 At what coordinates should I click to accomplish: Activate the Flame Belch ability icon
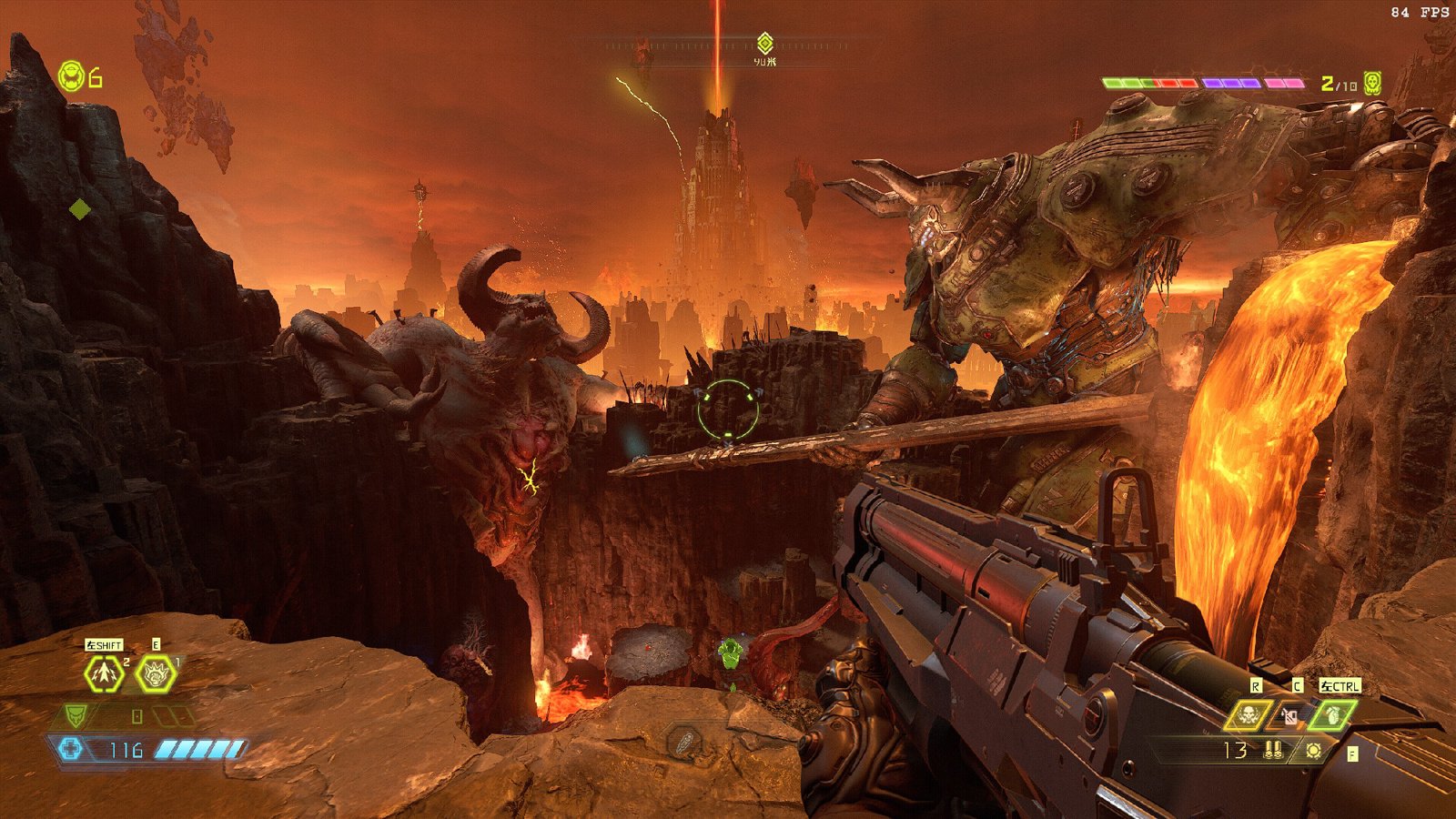click(x=155, y=674)
